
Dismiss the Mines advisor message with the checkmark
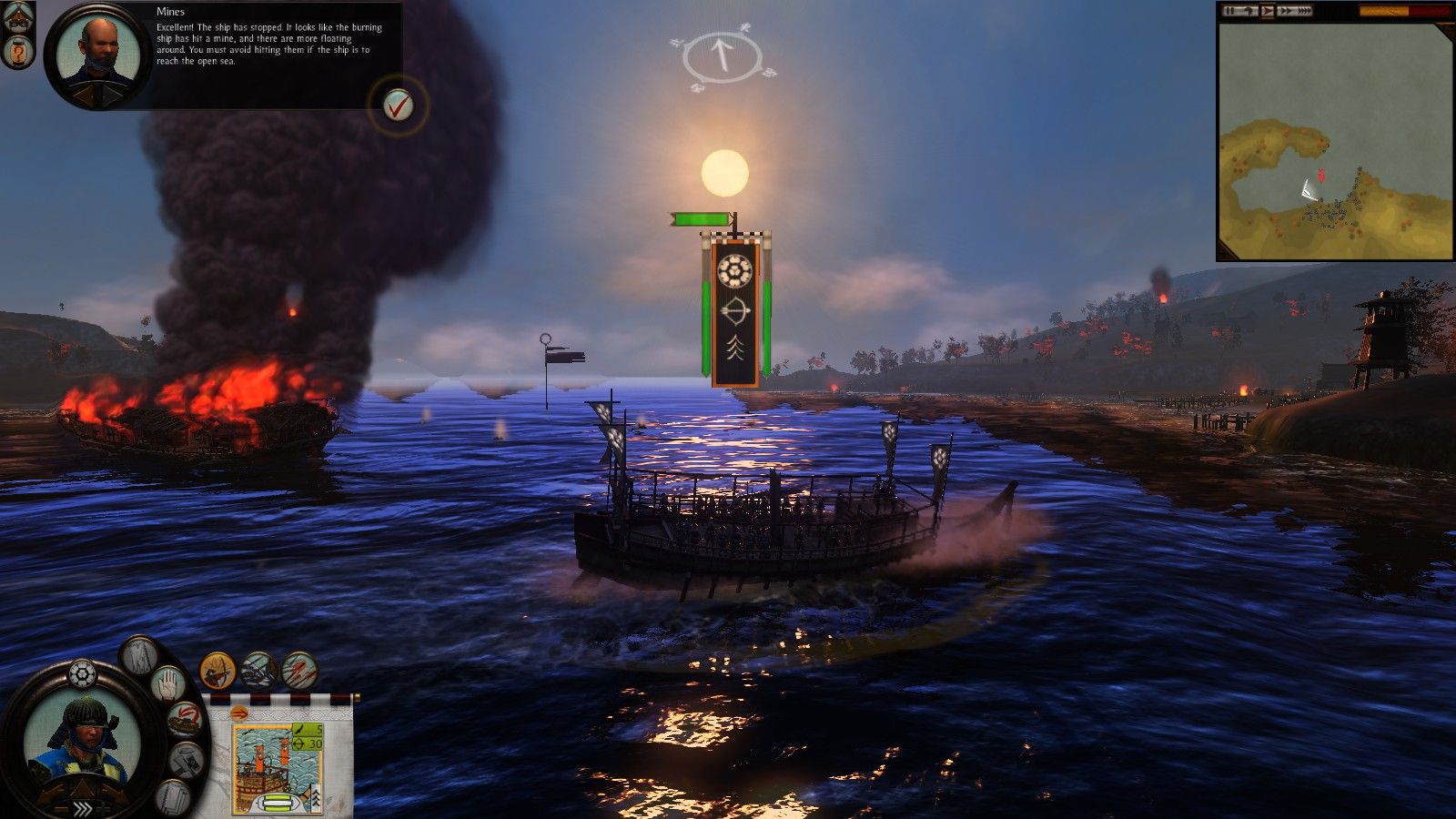(397, 106)
